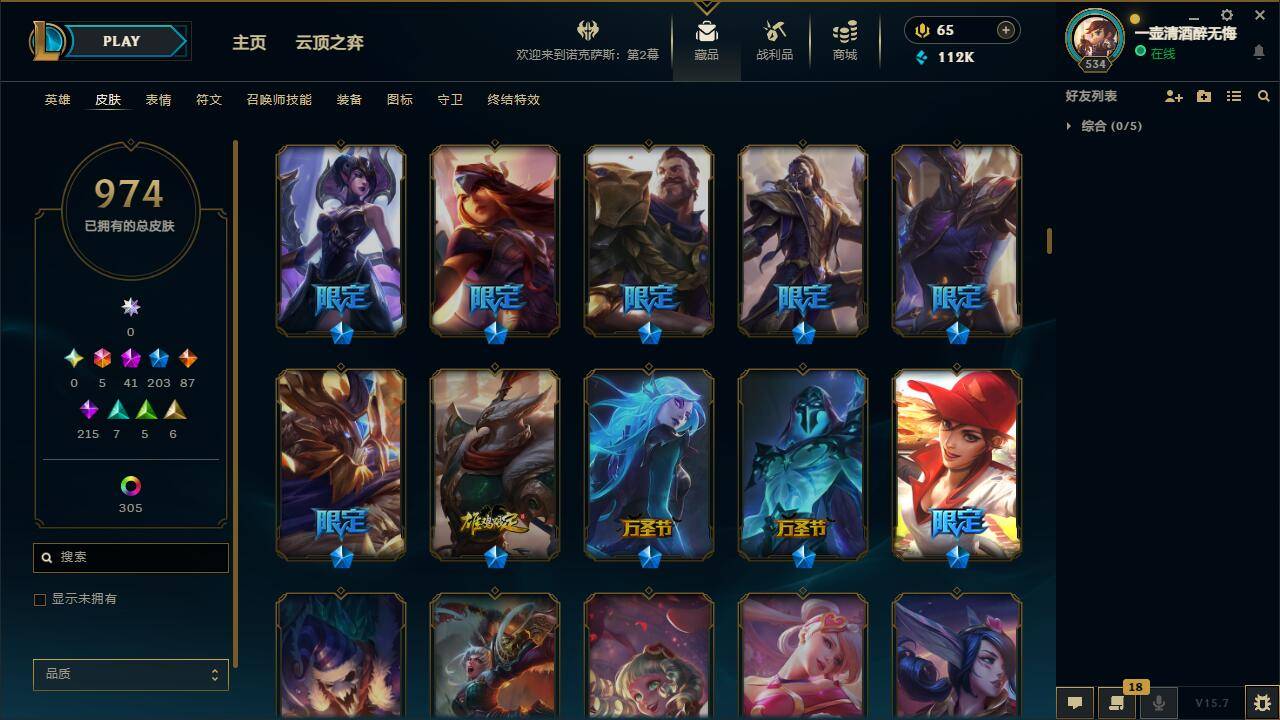Open the friend list view options icon

pos(1234,96)
